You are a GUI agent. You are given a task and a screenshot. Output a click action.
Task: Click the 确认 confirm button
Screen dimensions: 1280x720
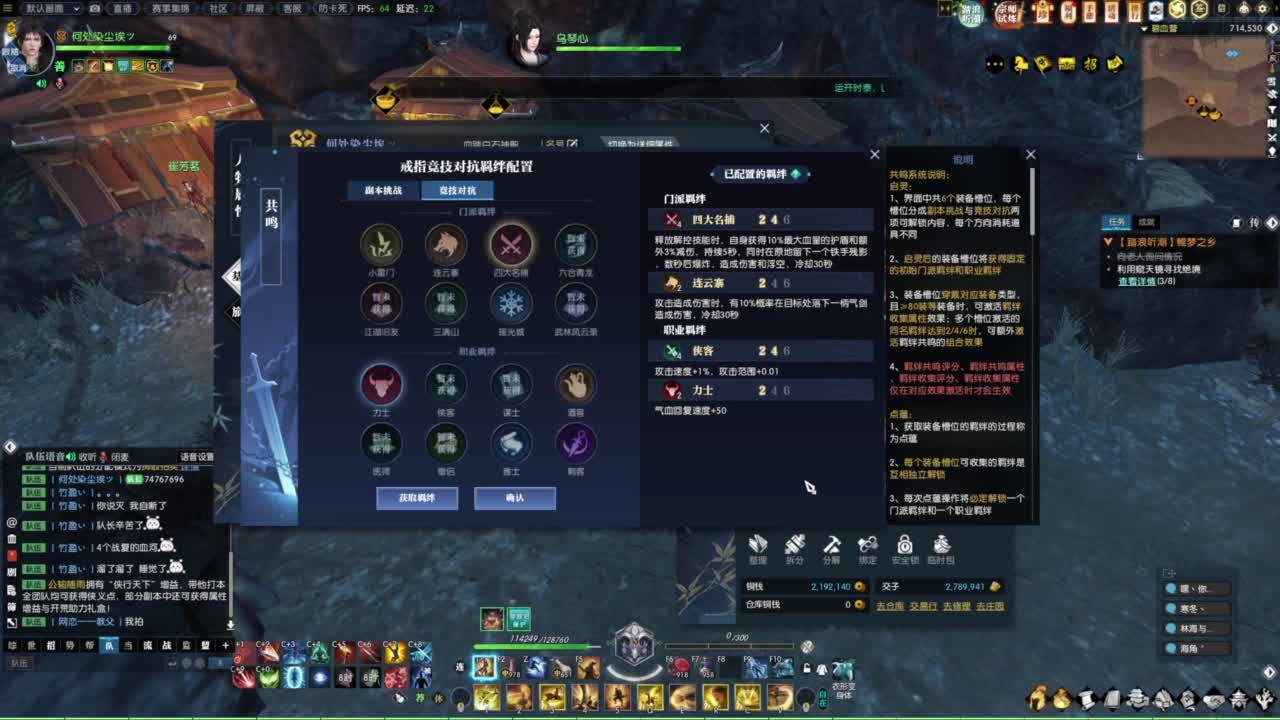[x=514, y=498]
